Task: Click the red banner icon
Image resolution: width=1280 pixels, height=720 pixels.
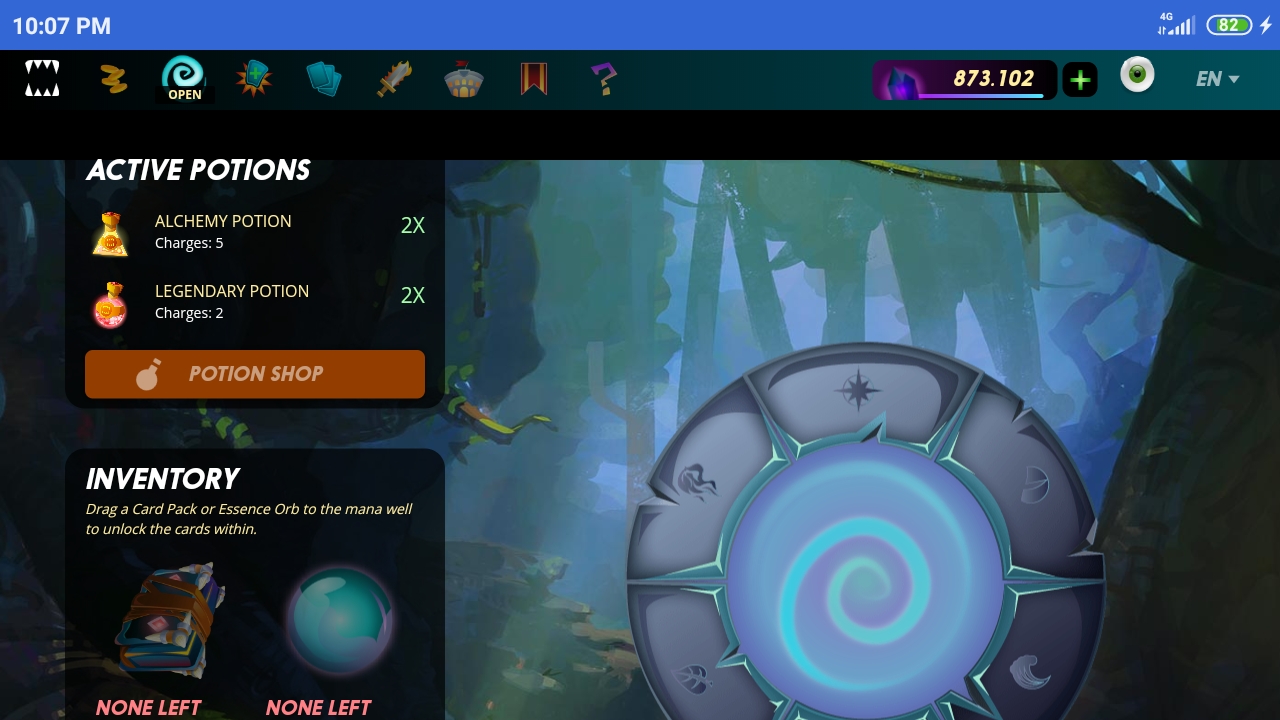Action: (534, 79)
